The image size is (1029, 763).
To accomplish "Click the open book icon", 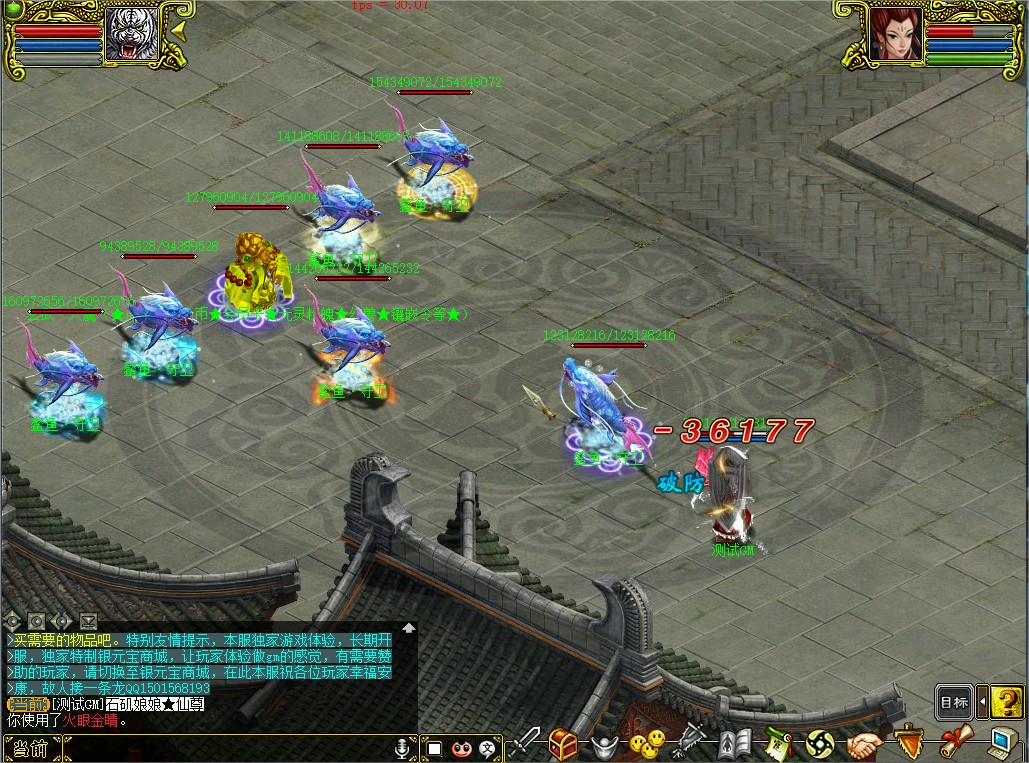I will tap(735, 744).
